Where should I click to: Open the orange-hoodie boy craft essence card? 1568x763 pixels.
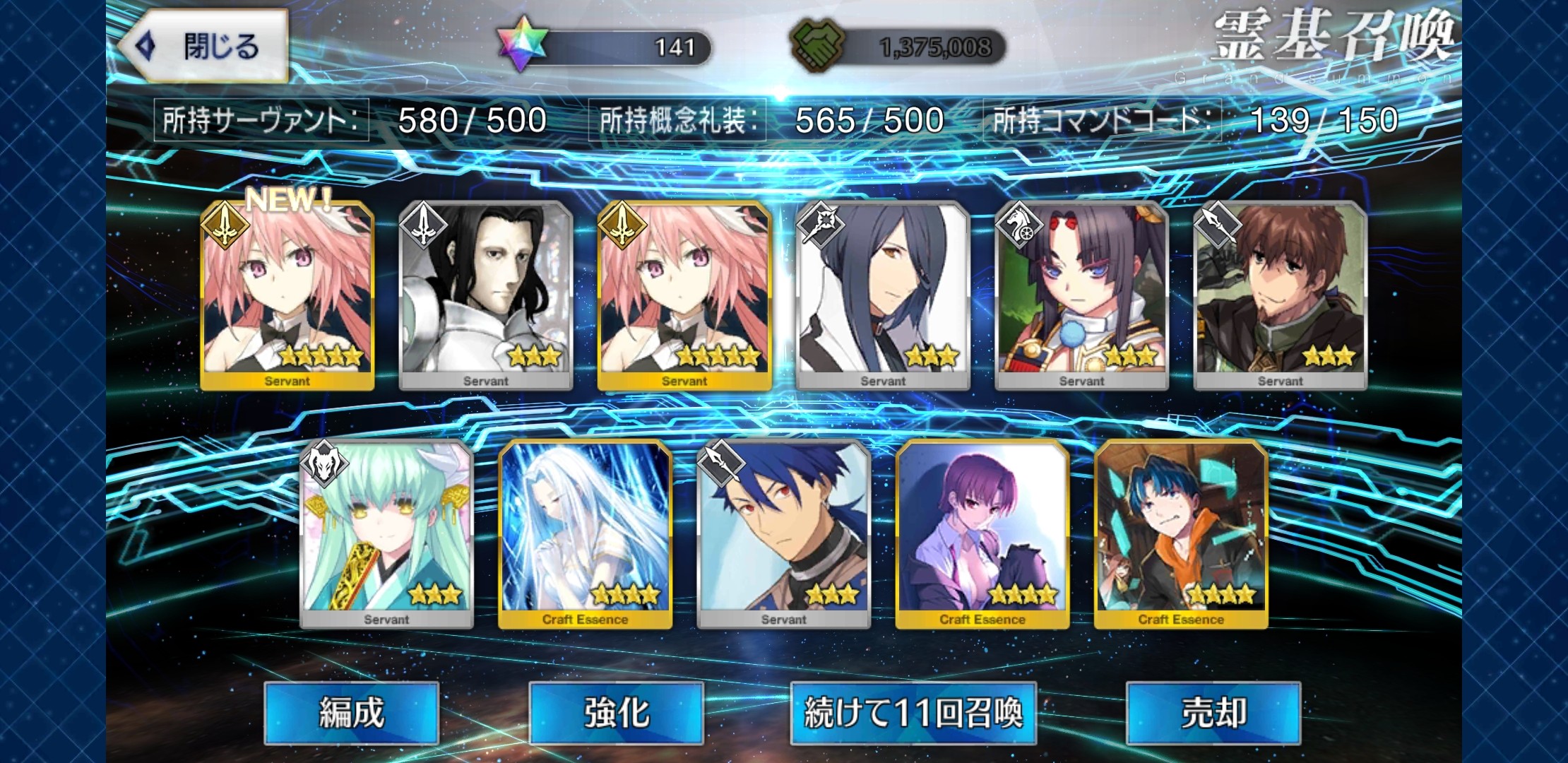(1181, 533)
